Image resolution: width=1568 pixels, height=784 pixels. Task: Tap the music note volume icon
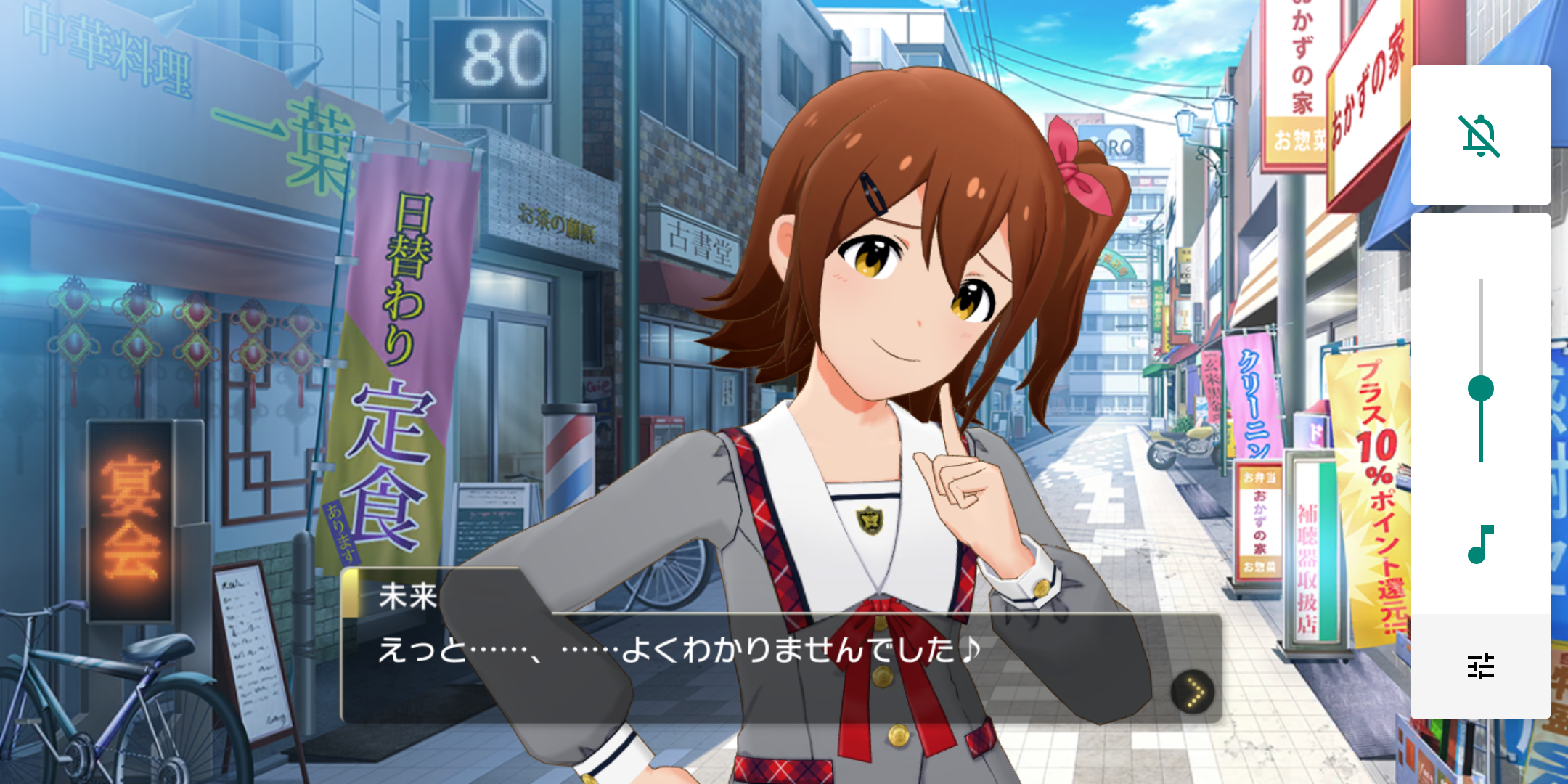coord(1480,544)
